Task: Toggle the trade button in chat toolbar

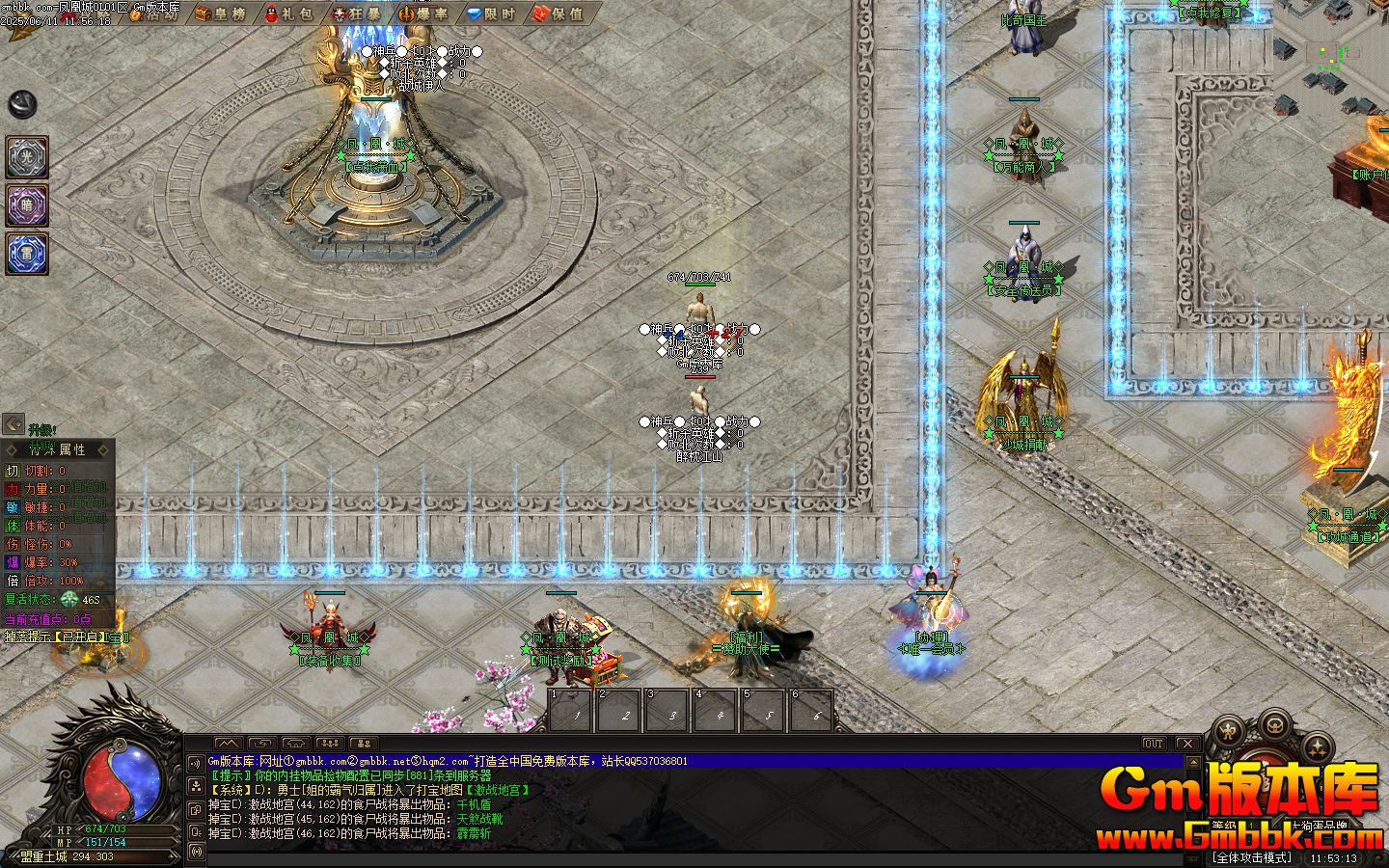Action: point(260,743)
